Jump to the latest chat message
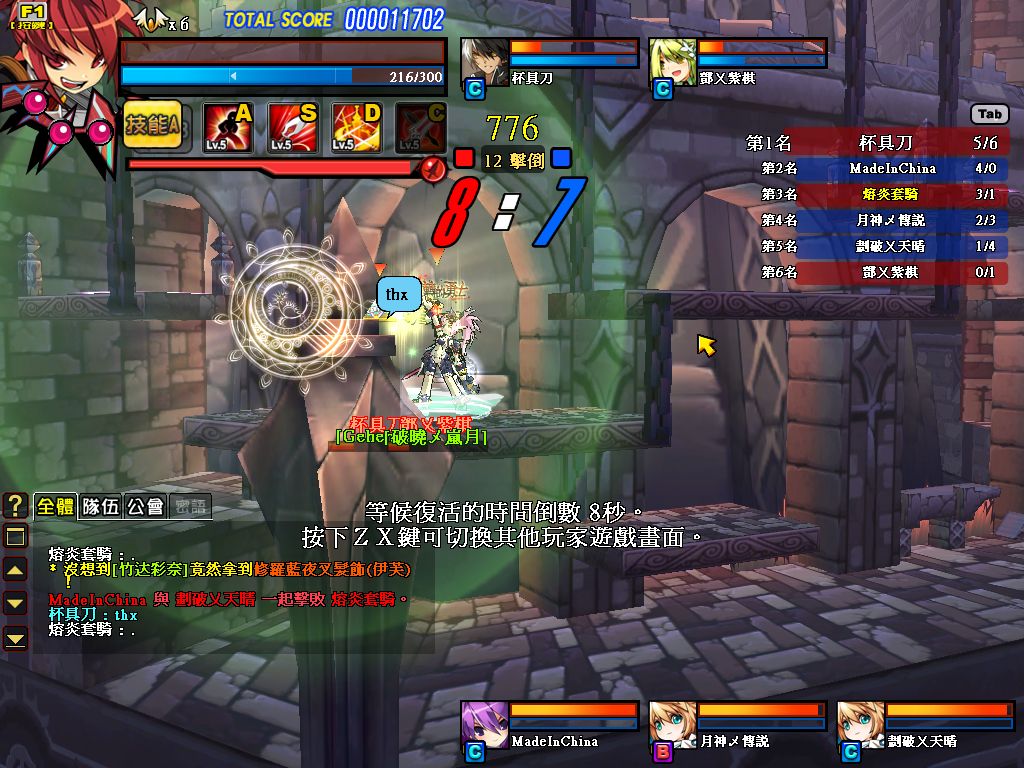The width and height of the screenshot is (1024, 768). (15, 637)
